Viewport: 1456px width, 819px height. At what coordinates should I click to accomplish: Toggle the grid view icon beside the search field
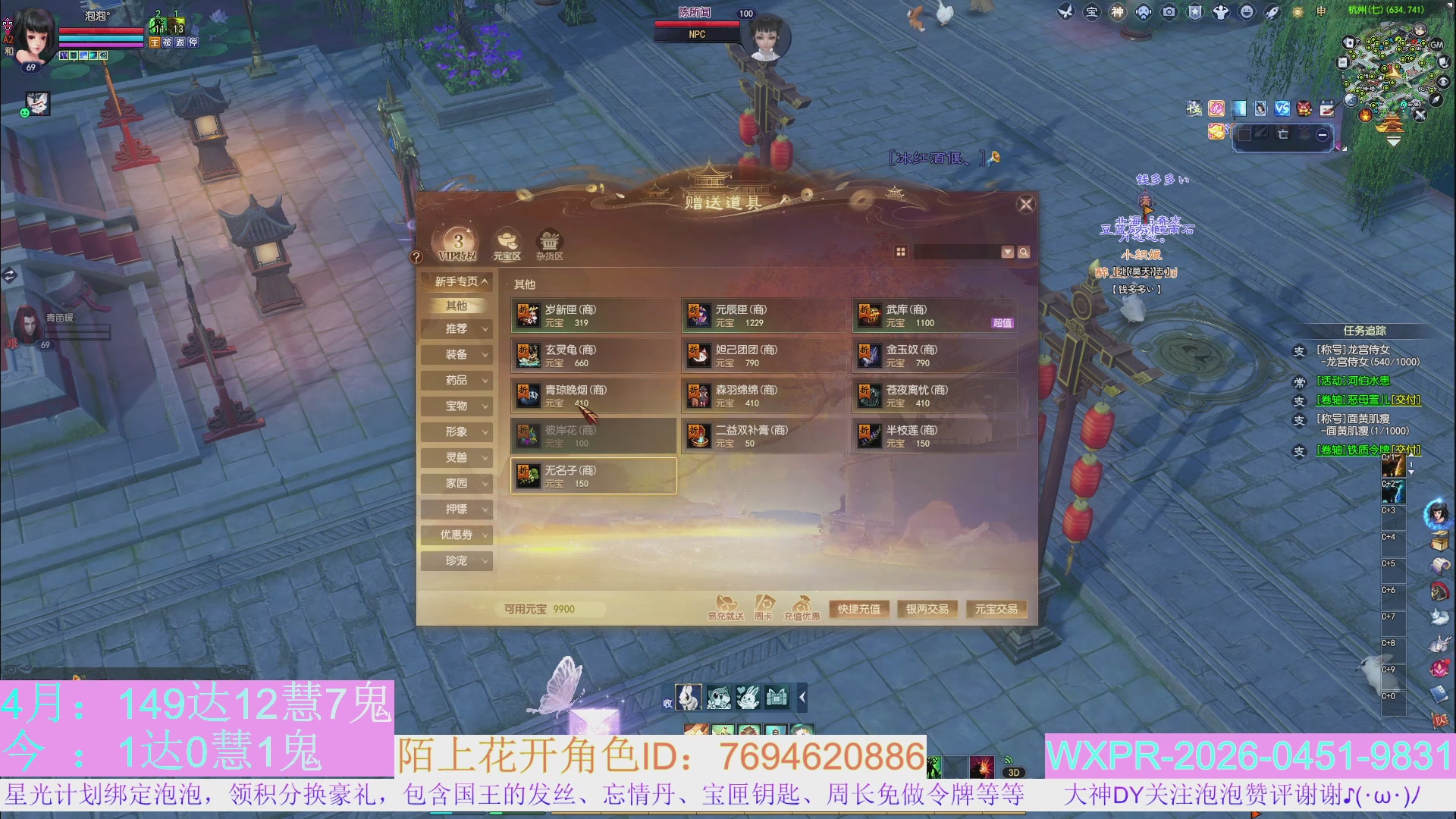pos(902,251)
